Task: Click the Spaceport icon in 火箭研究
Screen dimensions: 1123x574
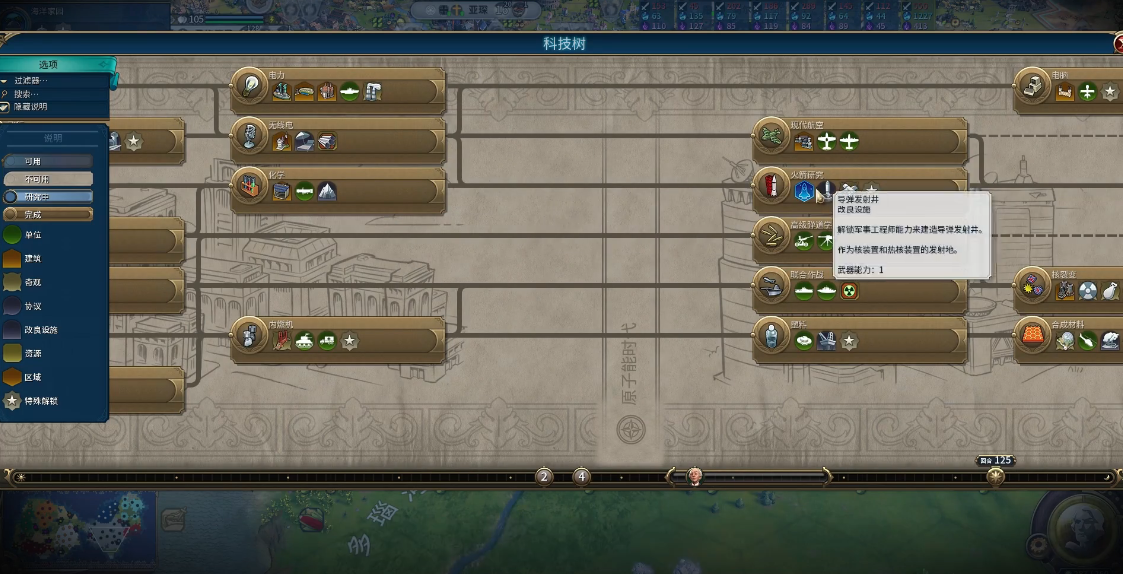Action: tap(803, 191)
